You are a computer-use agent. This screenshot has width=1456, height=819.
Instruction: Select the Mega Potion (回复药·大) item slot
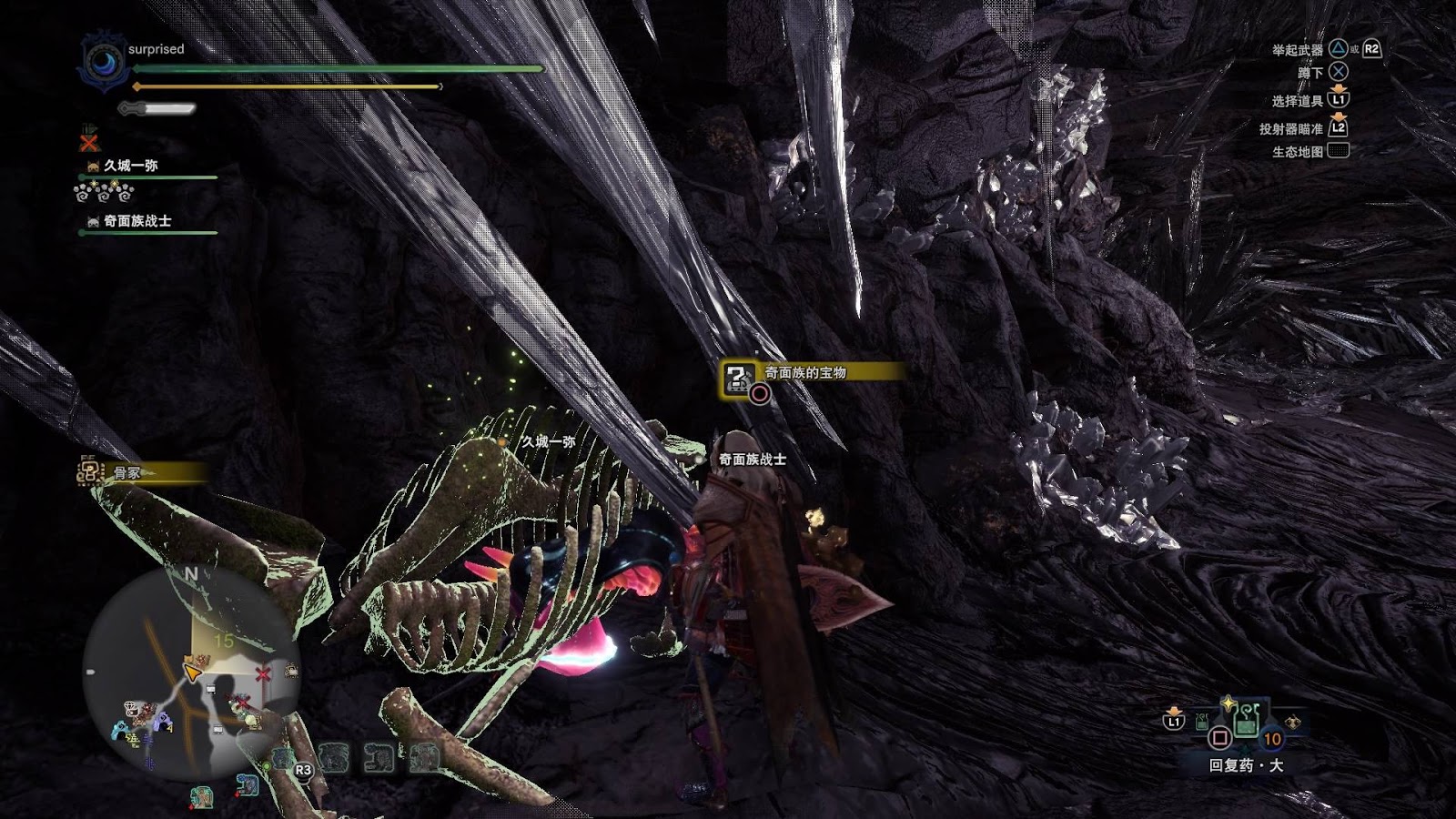coord(1246,722)
